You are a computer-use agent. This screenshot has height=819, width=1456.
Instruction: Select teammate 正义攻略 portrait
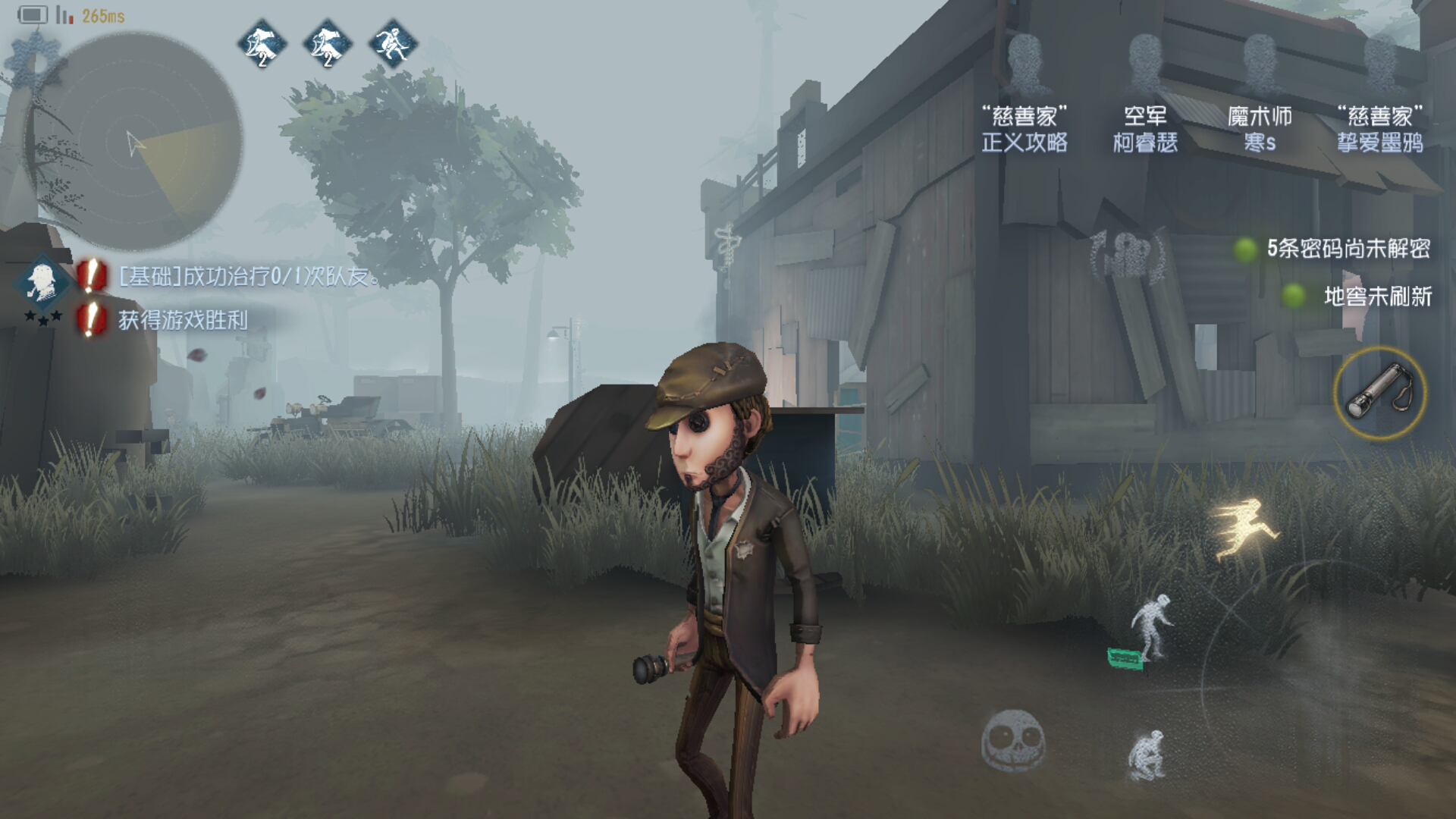pyautogui.click(x=1025, y=64)
